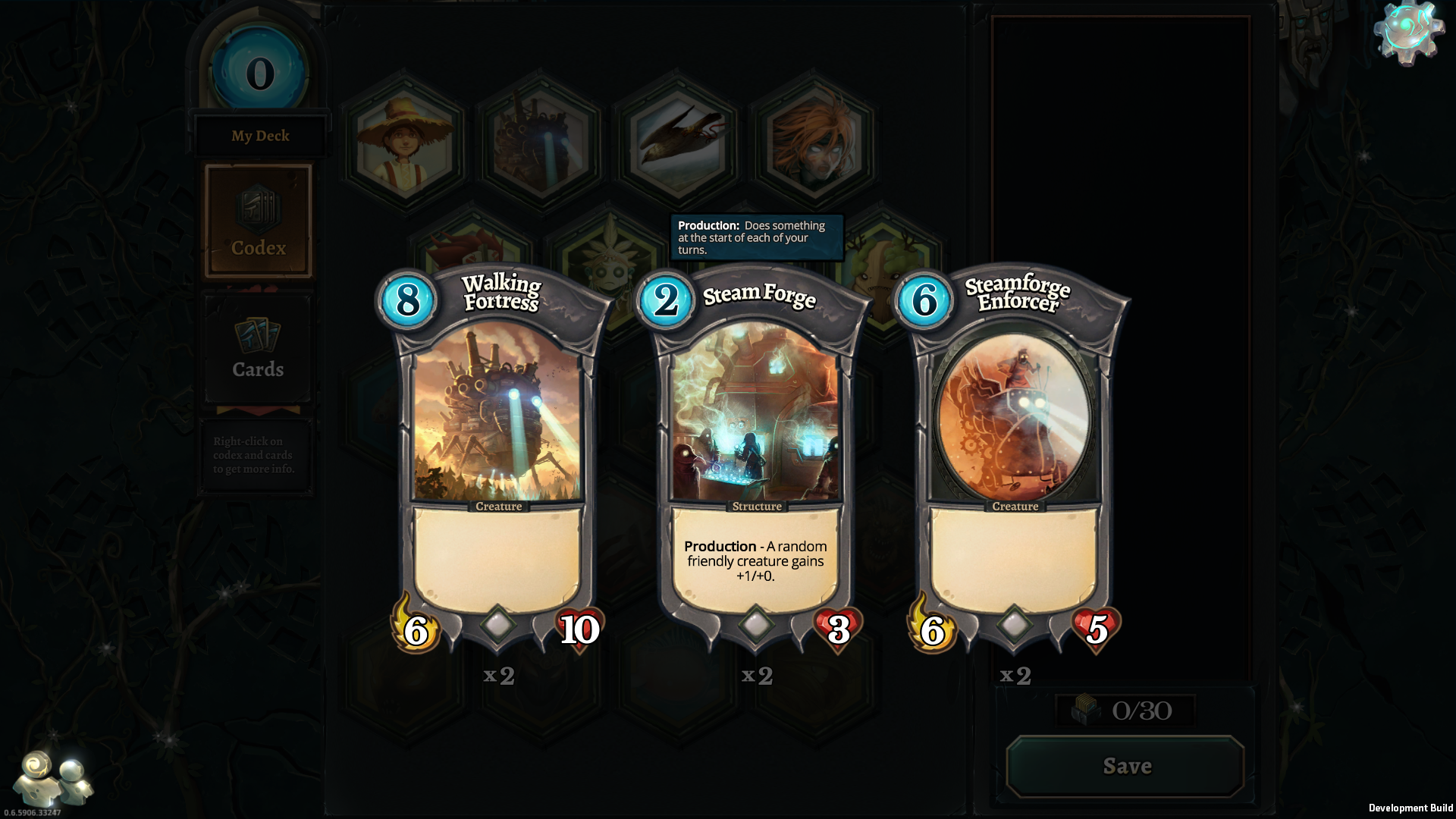The width and height of the screenshot is (1456, 819).
Task: Open the friends icon in the corner
Action: (x=53, y=779)
